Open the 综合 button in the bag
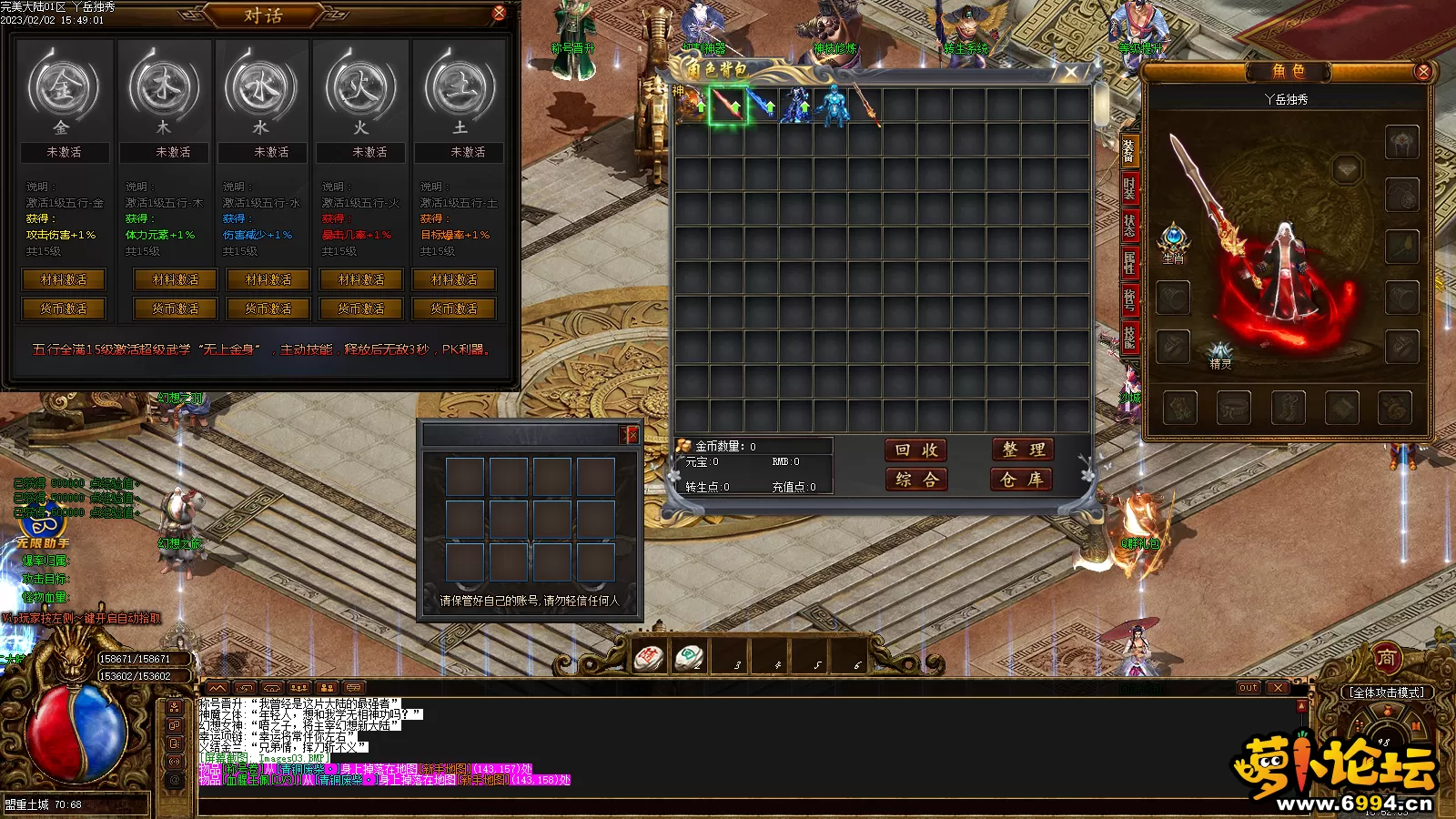This screenshot has height=819, width=1456. point(916,480)
